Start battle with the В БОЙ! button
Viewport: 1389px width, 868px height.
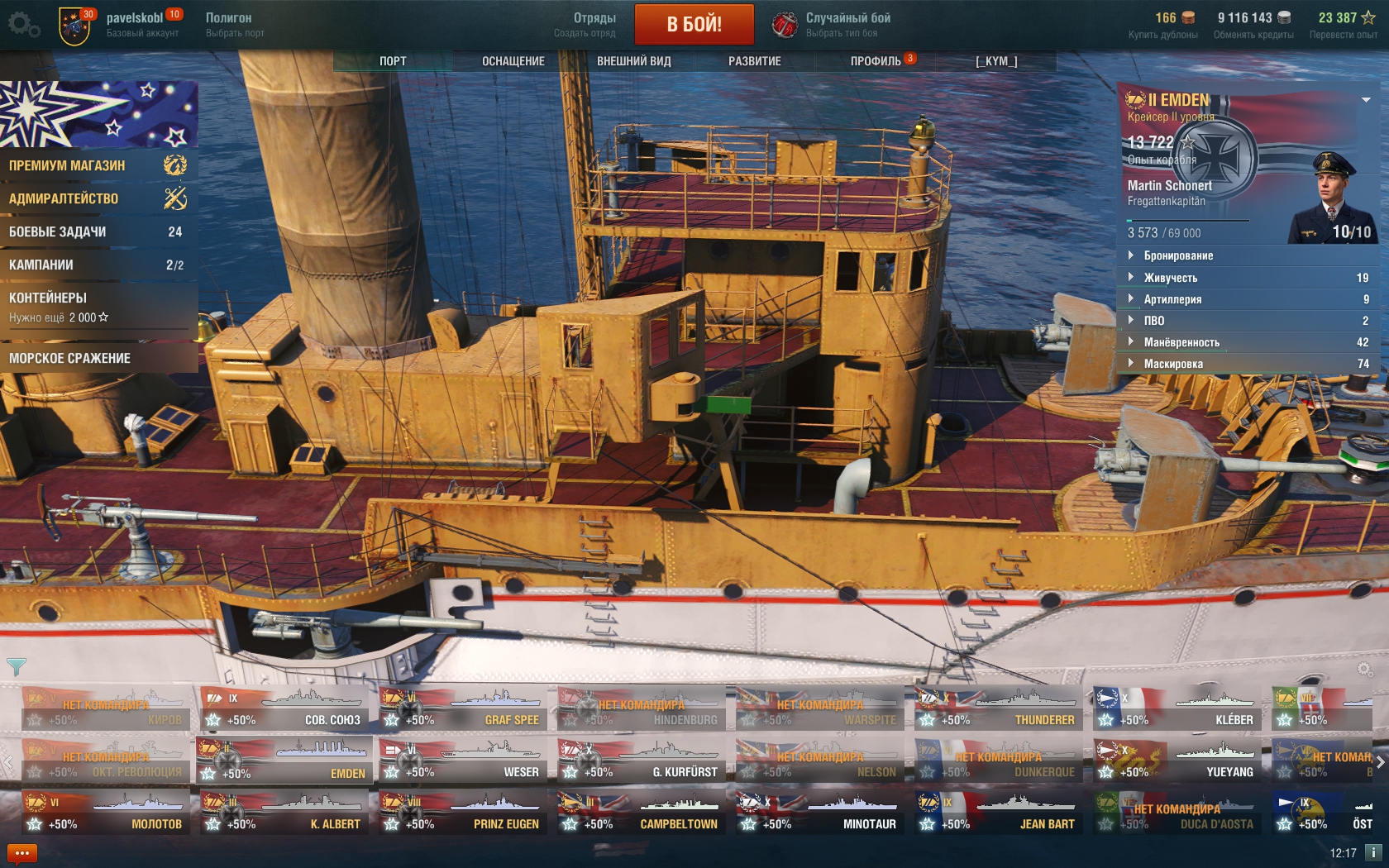(694, 24)
